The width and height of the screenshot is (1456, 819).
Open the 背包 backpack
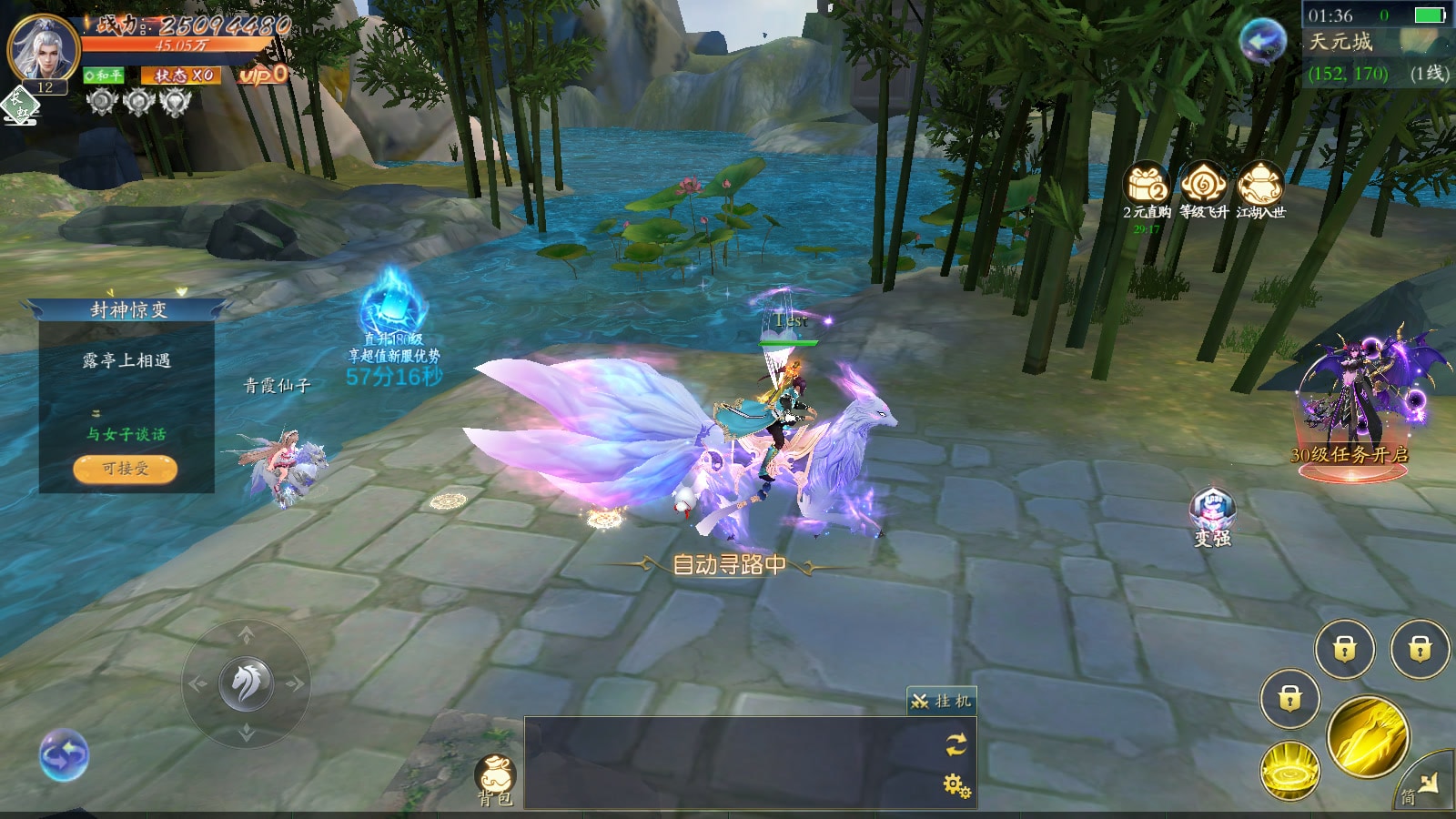point(496,778)
